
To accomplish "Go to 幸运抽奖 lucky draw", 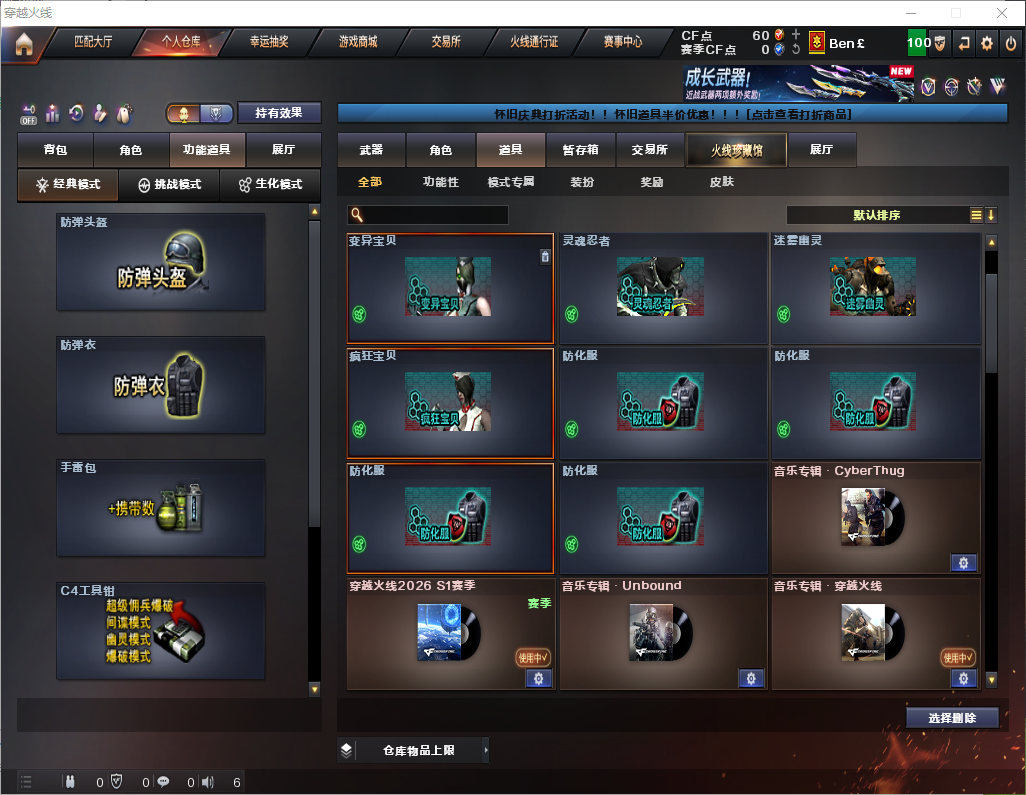I will pyautogui.click(x=268, y=42).
